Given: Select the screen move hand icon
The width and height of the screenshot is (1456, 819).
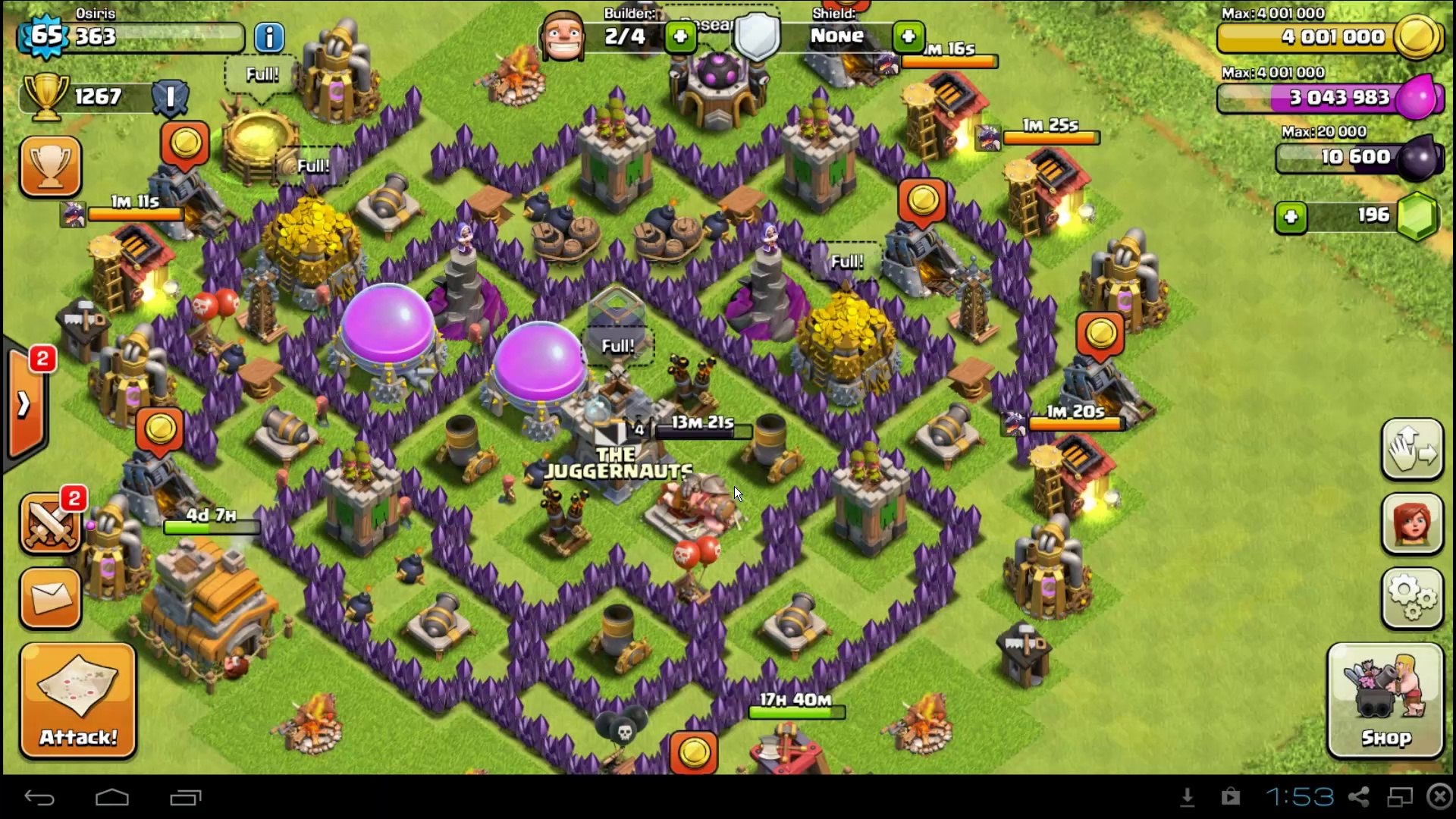Looking at the screenshot, I should 1412,449.
